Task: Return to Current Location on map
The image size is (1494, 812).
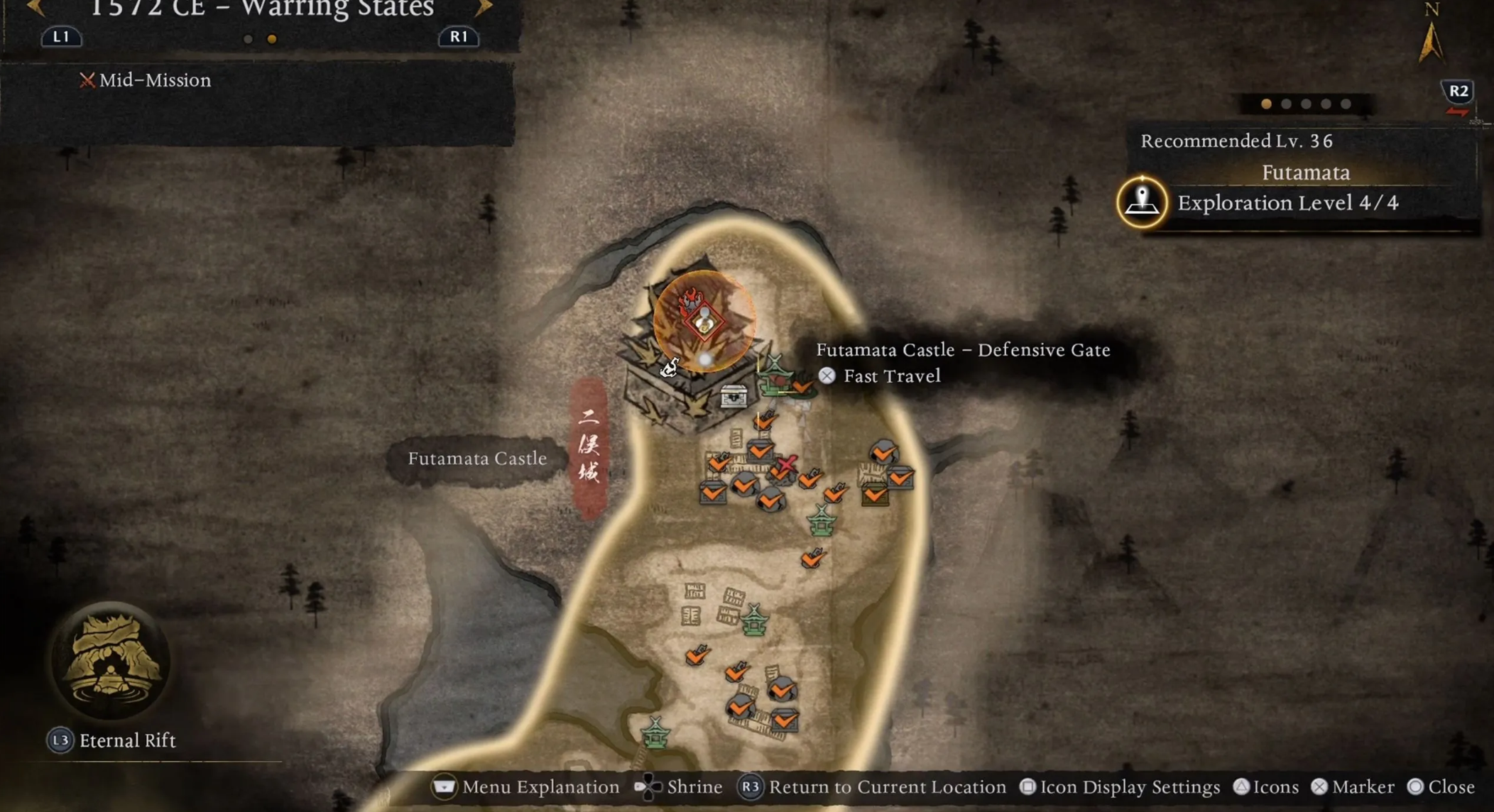Action: click(x=873, y=787)
